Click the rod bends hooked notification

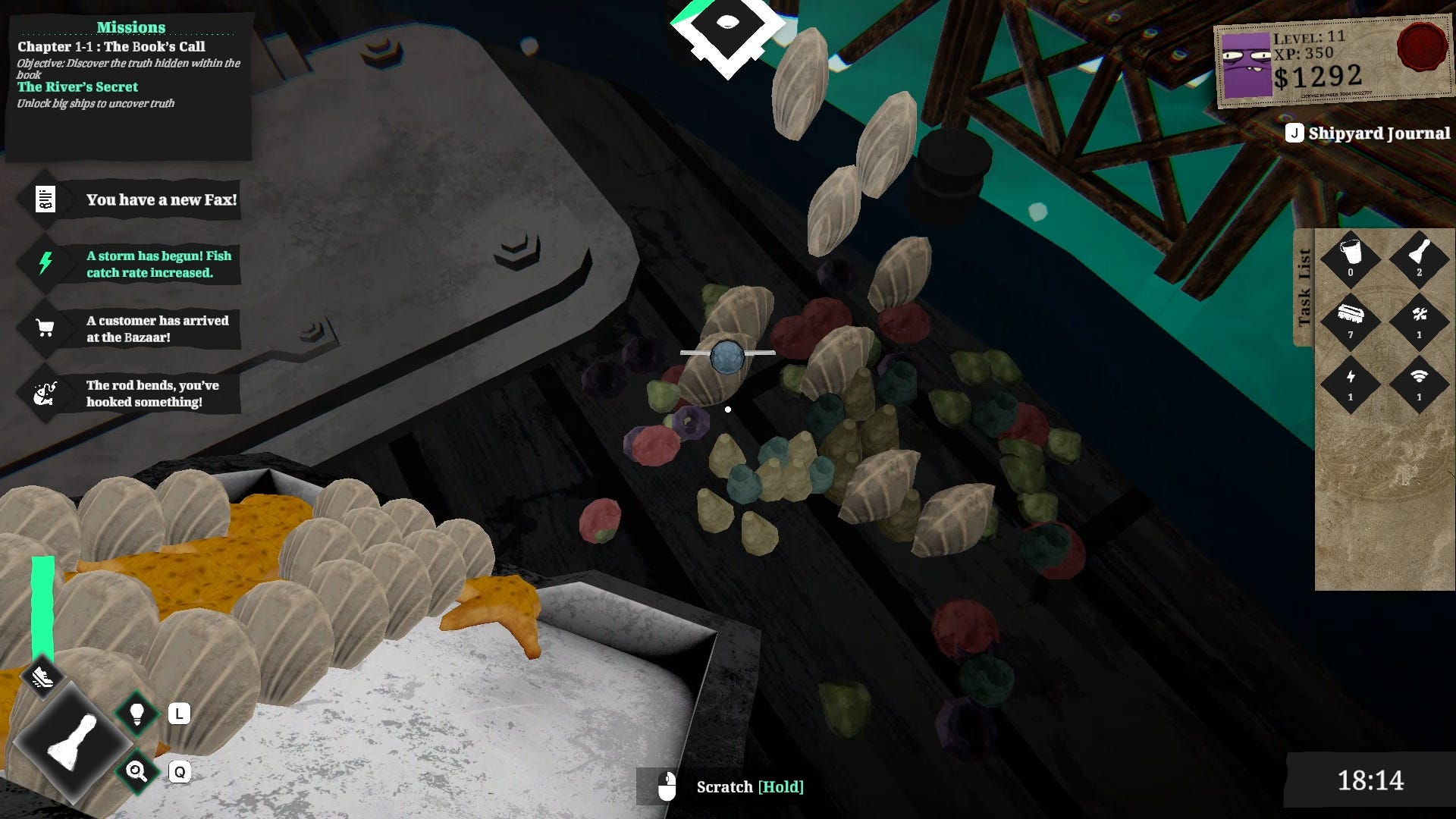point(129,394)
